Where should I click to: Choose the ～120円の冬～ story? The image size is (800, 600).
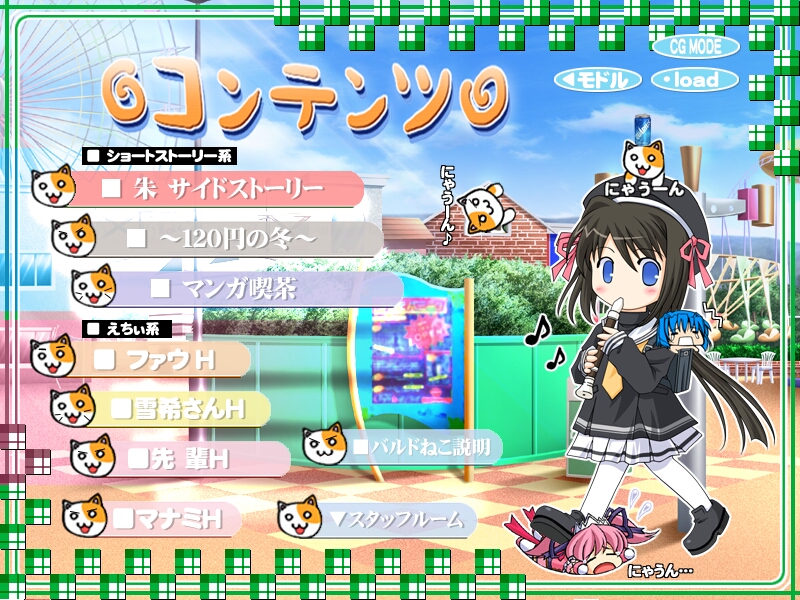coord(238,239)
